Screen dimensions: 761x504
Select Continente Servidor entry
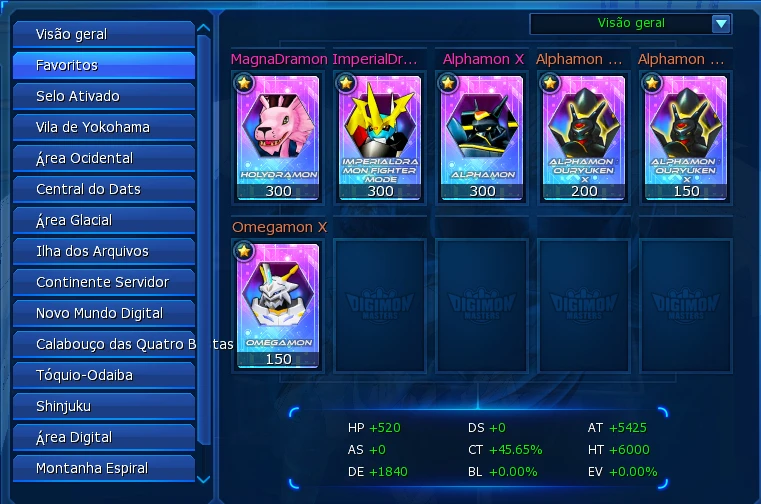pos(103,282)
